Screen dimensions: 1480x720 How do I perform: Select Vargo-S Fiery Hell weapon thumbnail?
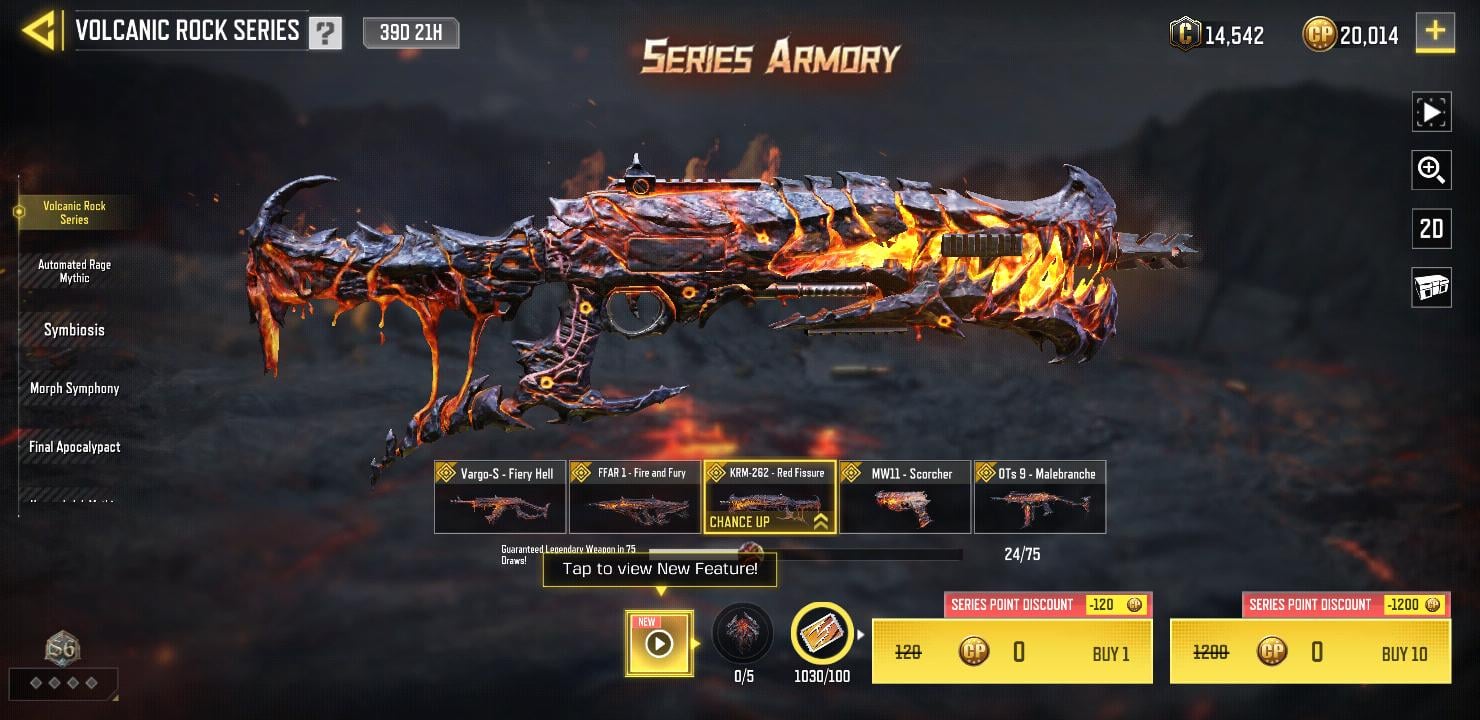(500, 497)
